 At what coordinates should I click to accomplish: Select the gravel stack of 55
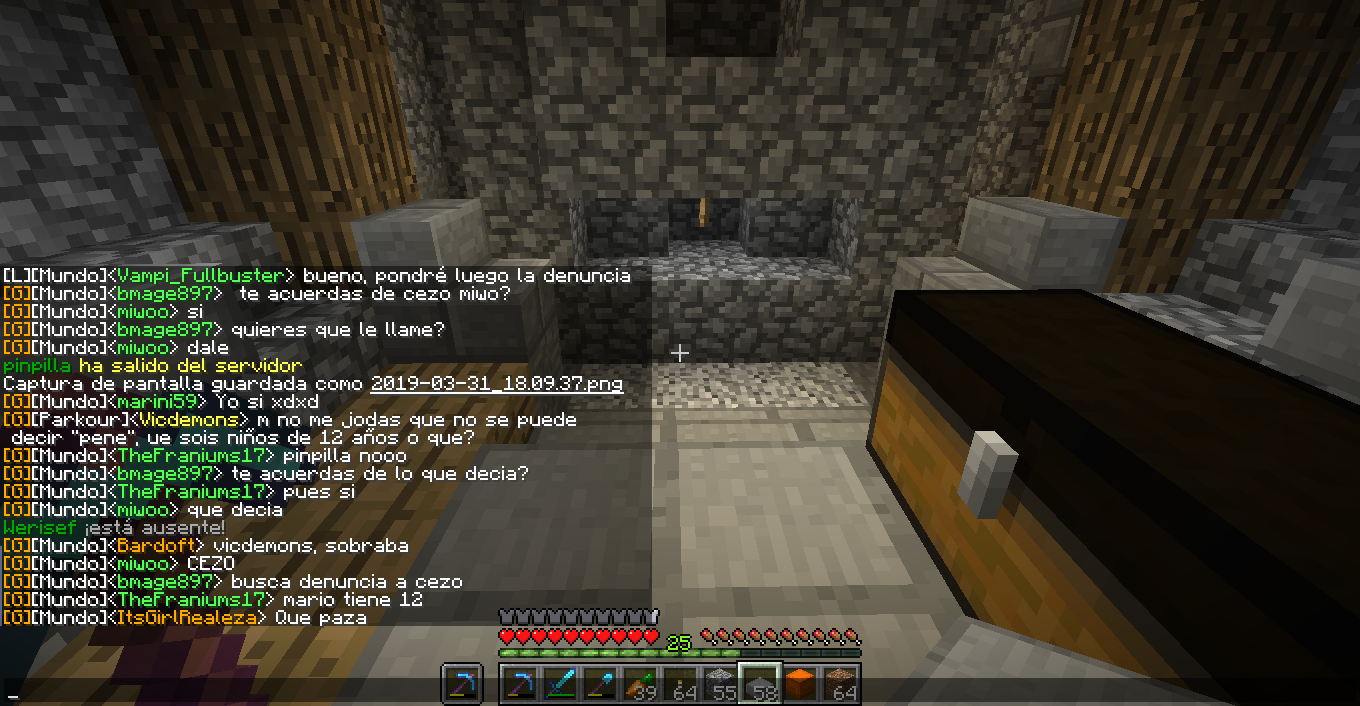[720, 686]
